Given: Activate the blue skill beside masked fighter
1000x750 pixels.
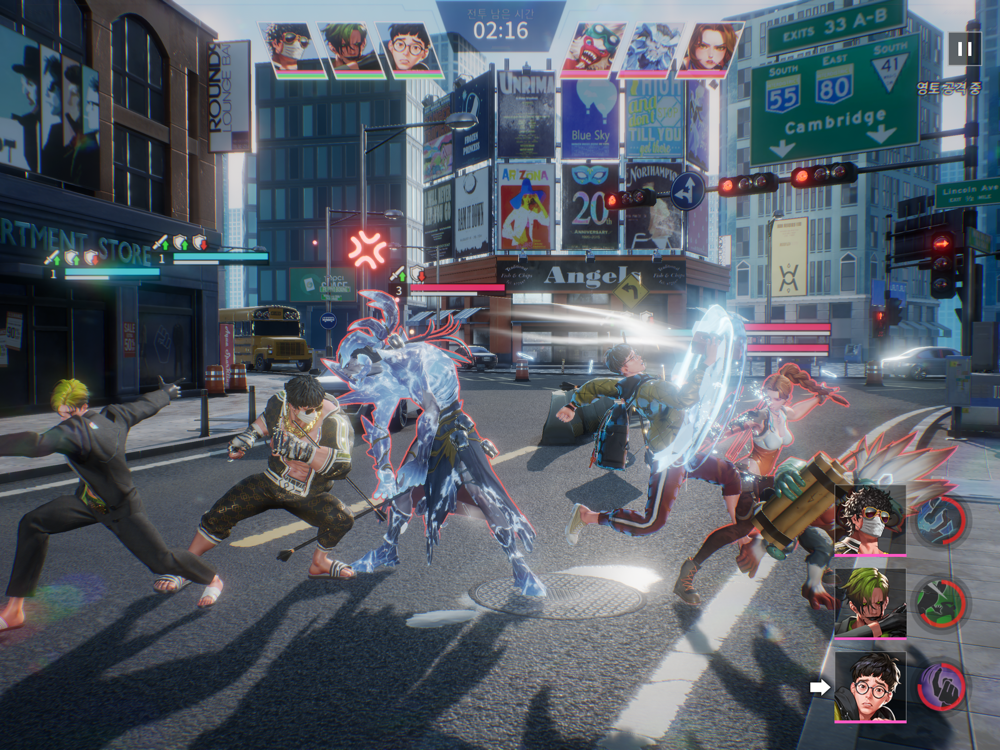Looking at the screenshot, I should (x=940, y=521).
